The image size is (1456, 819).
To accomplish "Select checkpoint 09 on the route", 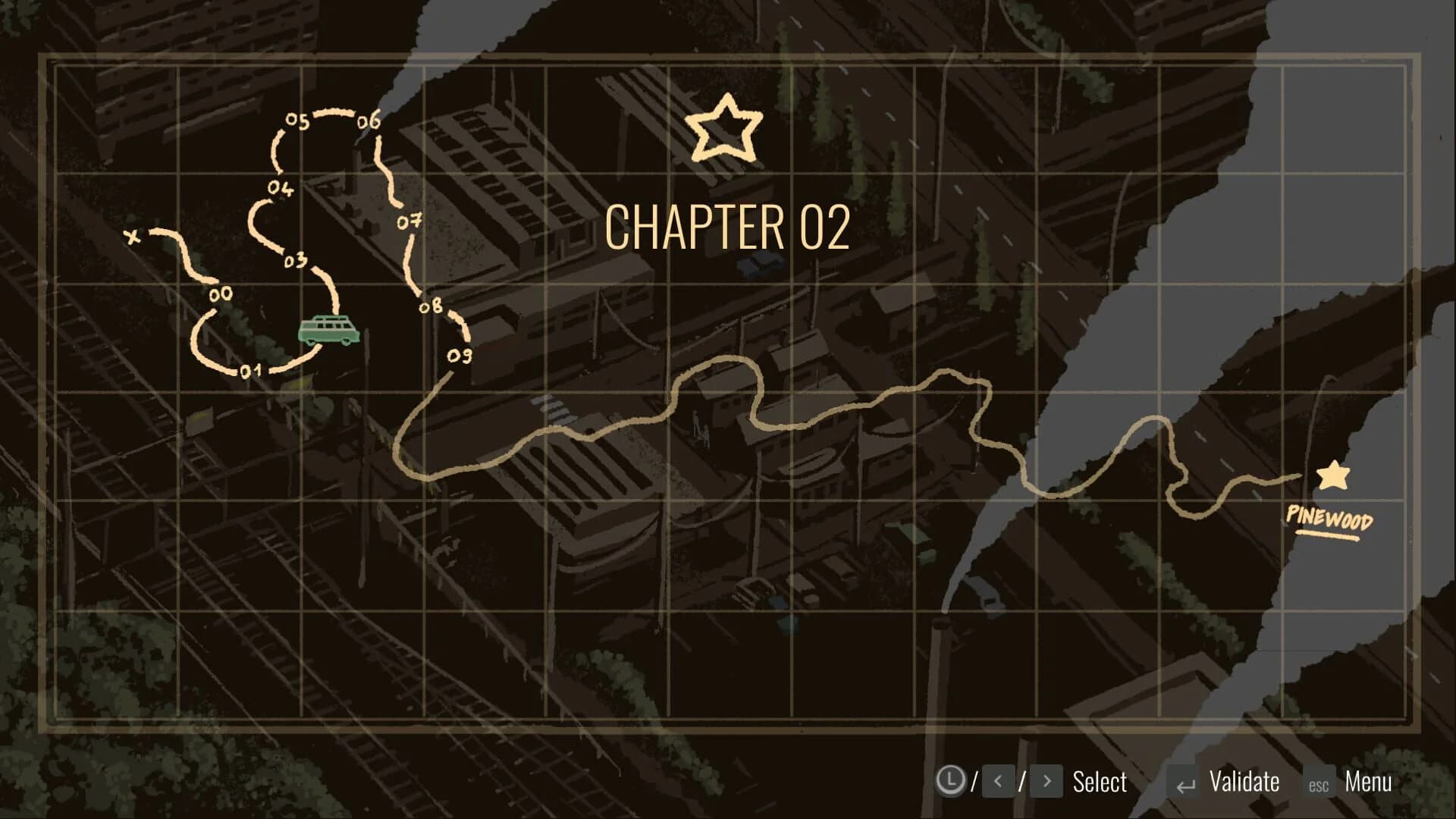I will tap(461, 354).
